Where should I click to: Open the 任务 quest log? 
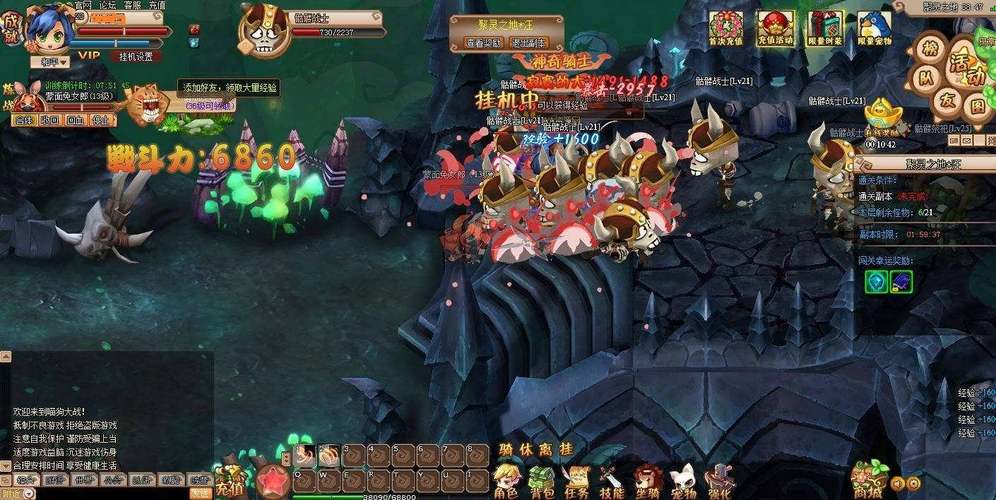575,478
